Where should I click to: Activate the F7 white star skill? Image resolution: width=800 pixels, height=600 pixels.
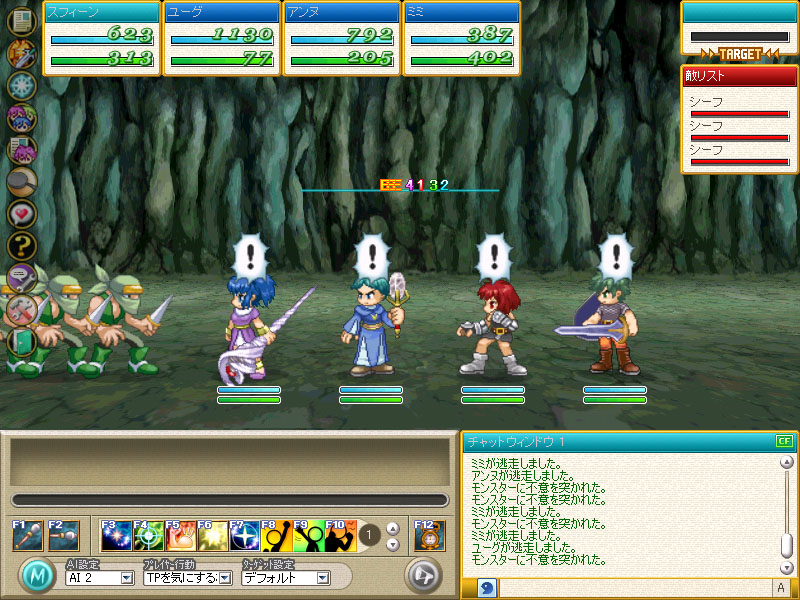coord(244,536)
